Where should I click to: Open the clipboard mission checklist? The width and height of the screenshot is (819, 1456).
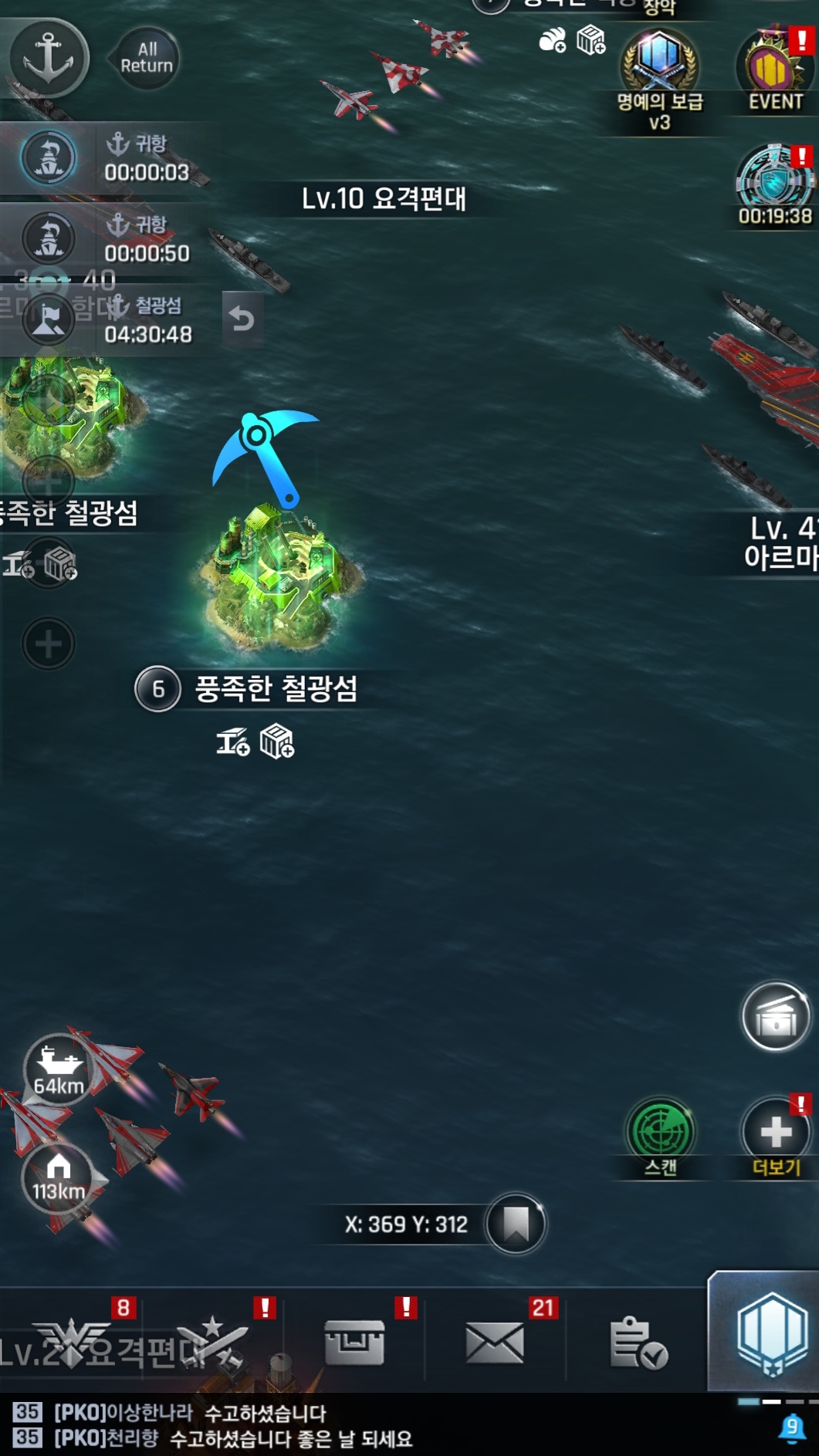tap(637, 1342)
